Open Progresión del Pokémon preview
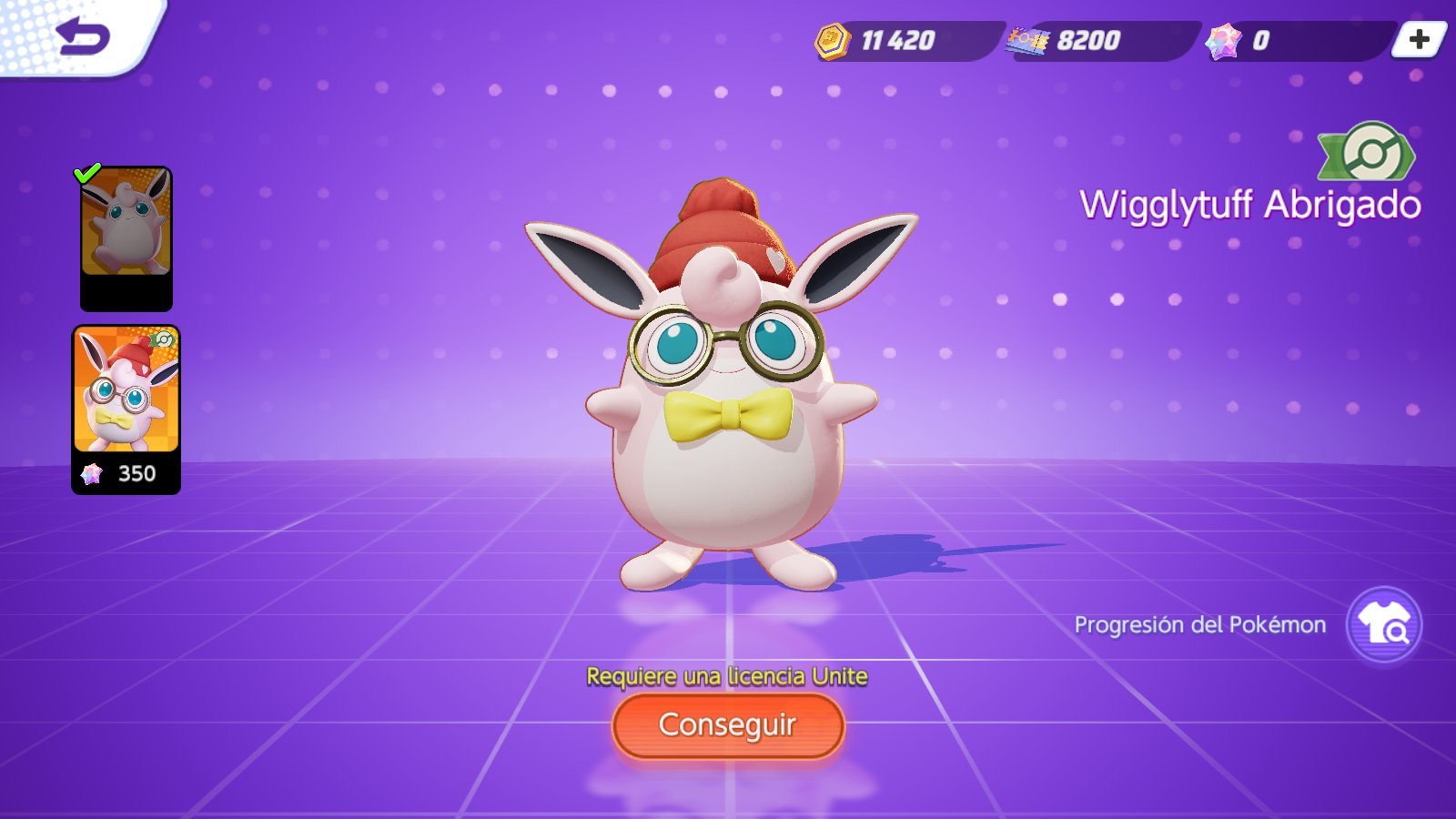The height and width of the screenshot is (819, 1456). pyautogui.click(x=1383, y=625)
